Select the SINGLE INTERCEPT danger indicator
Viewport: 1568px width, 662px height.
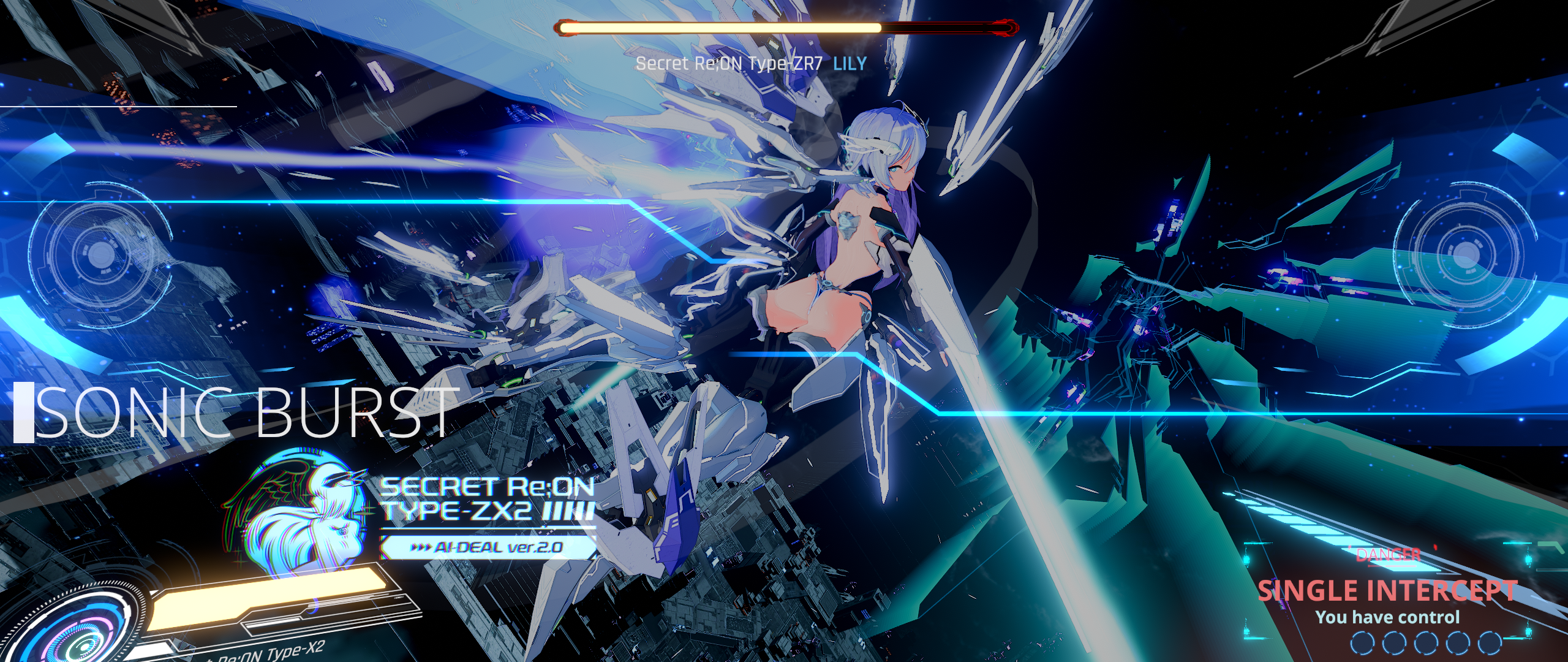pyautogui.click(x=1387, y=591)
